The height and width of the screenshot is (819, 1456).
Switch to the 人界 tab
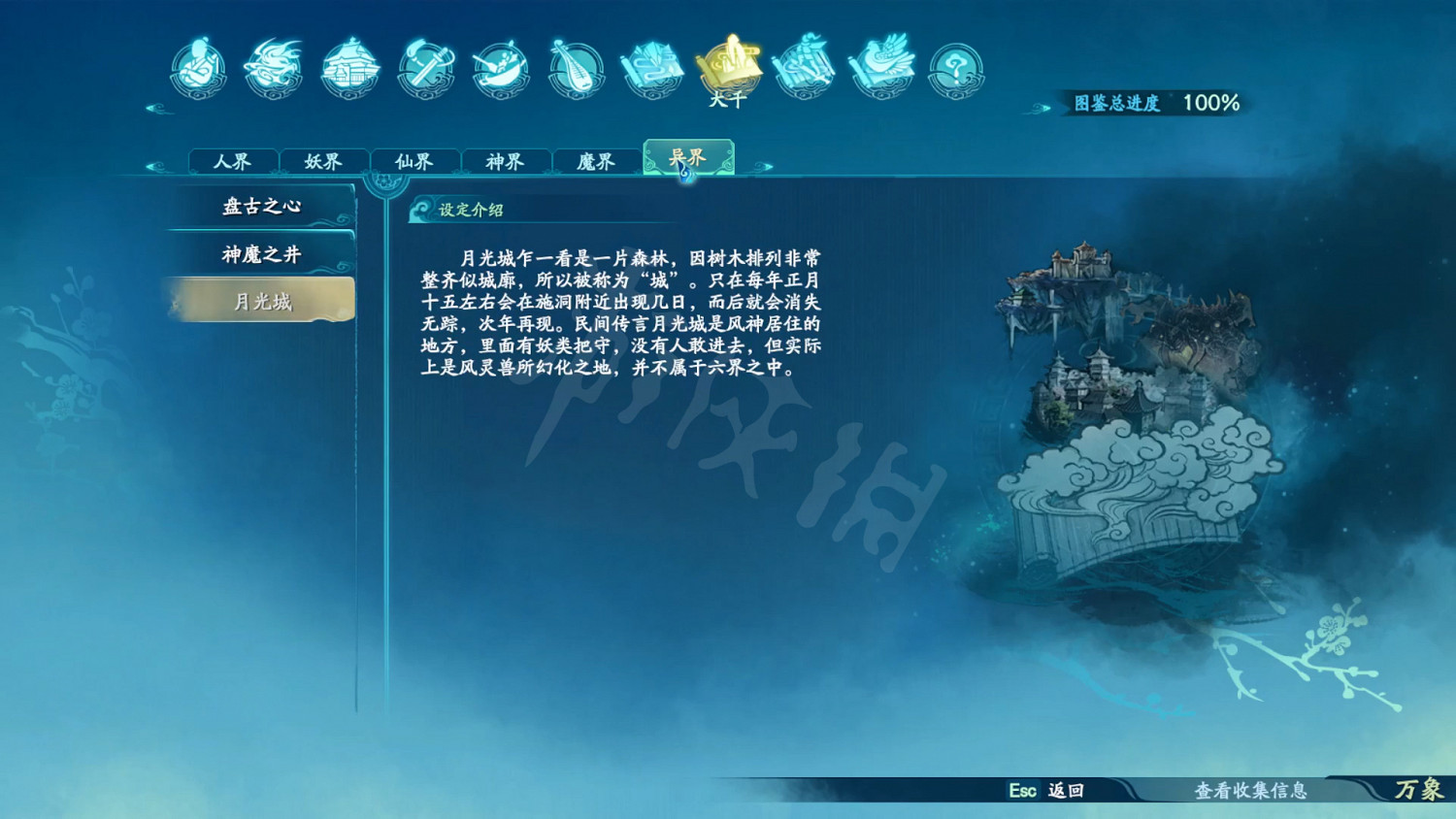235,160
